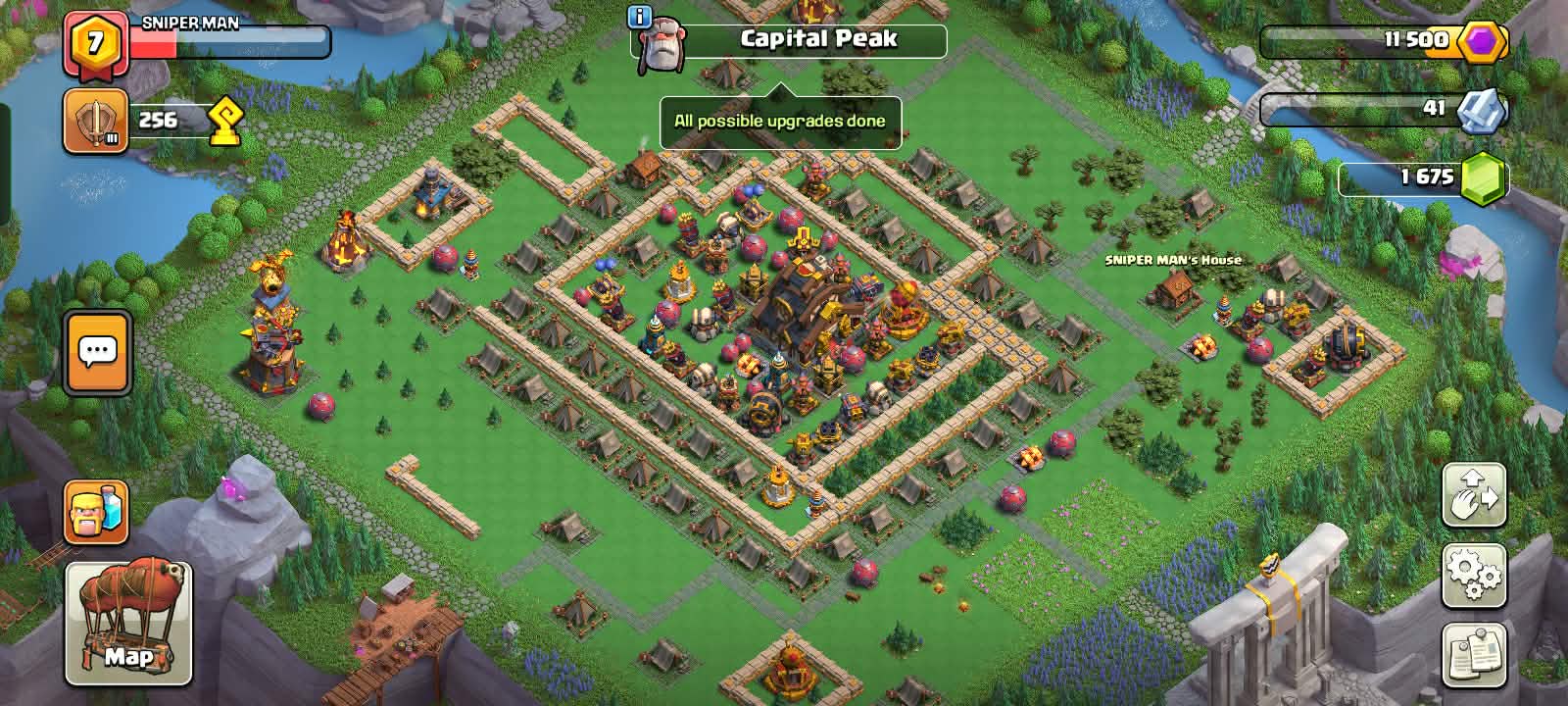Screen dimensions: 1568x706
Task: Tap the Raid Medals counter showing 41
Action: pos(1384,109)
